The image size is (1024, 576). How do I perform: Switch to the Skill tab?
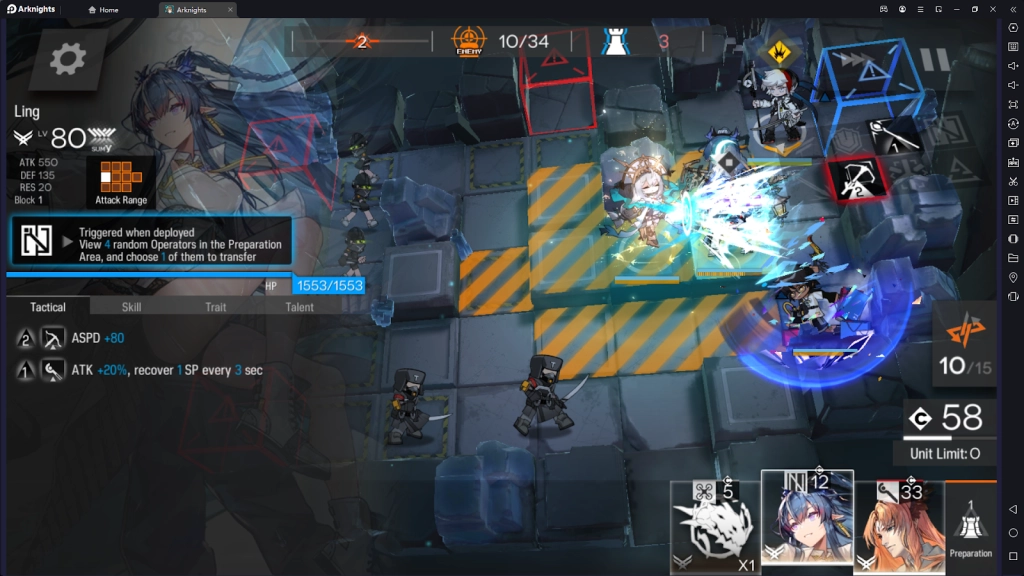point(131,307)
